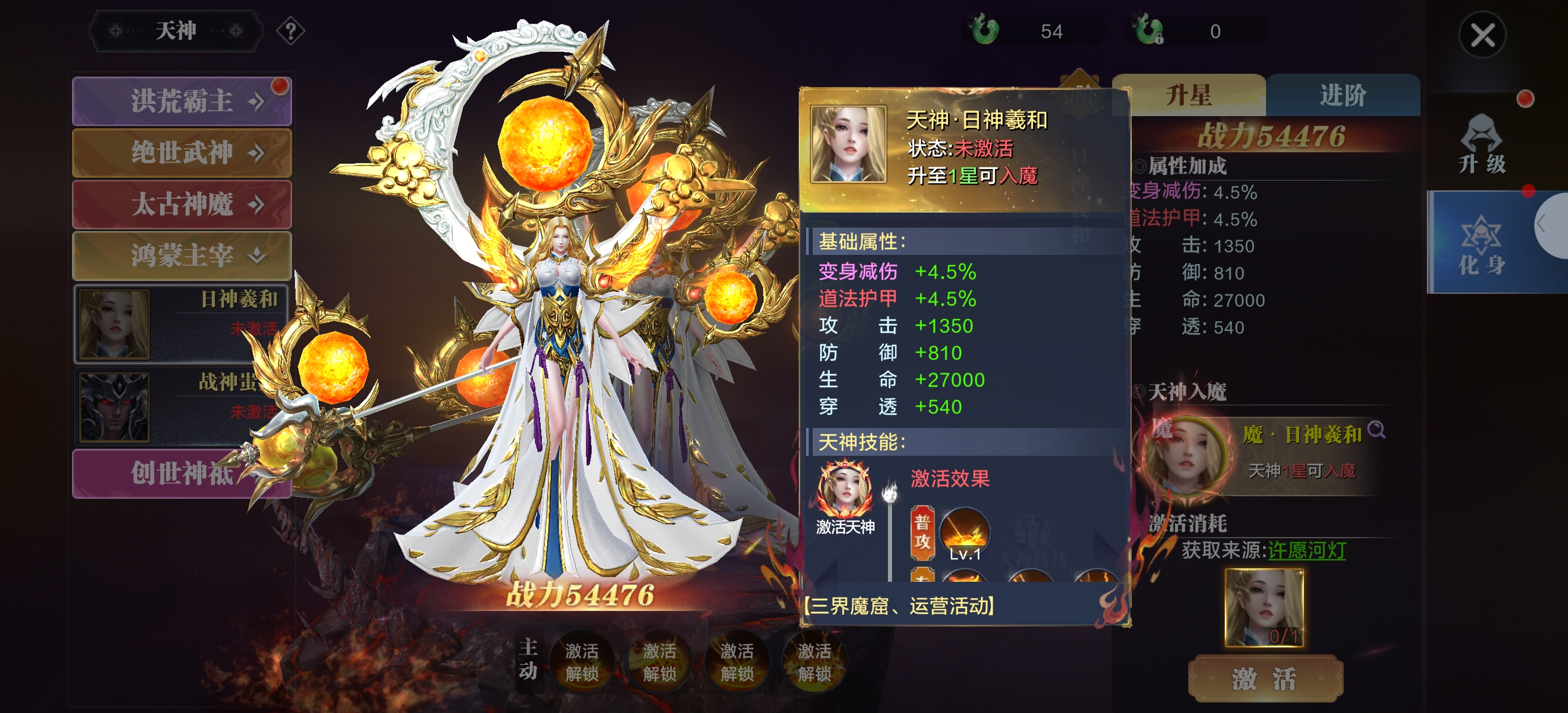The width and height of the screenshot is (1568, 713).
Task: Expand the 洪荒霸主 category
Action: [181, 101]
